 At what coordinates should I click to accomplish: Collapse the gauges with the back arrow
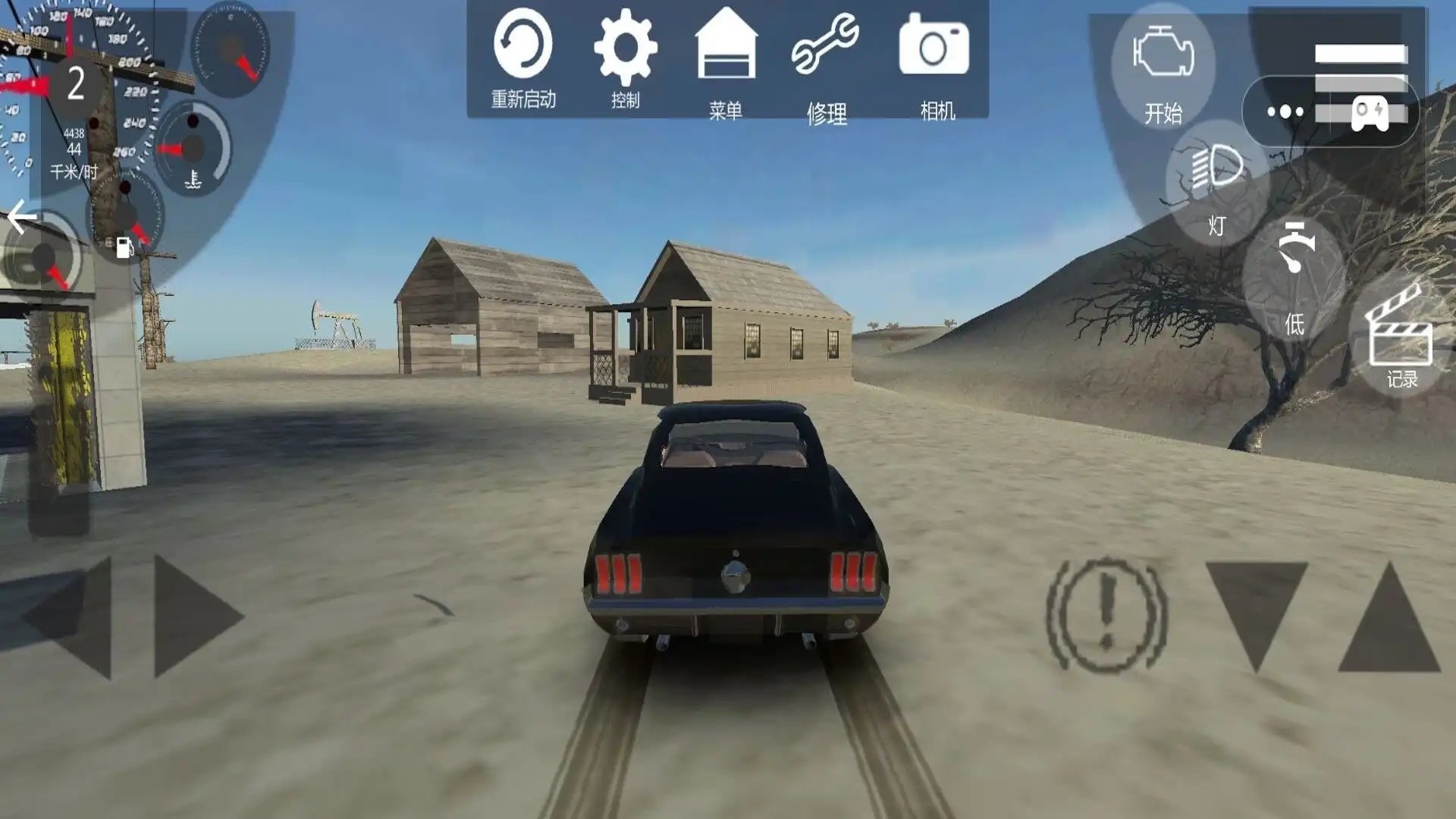(x=22, y=218)
